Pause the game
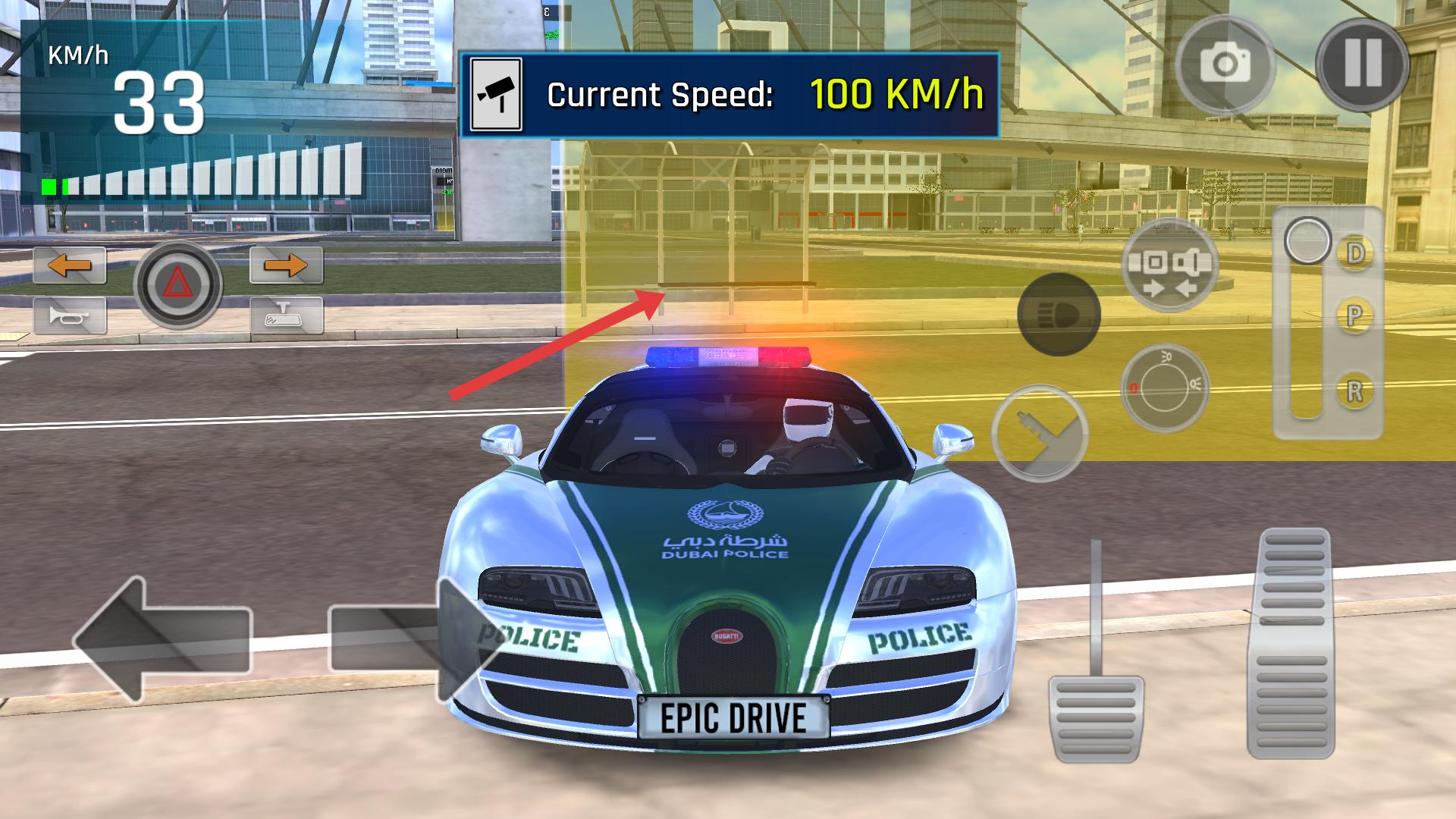 click(x=1362, y=64)
